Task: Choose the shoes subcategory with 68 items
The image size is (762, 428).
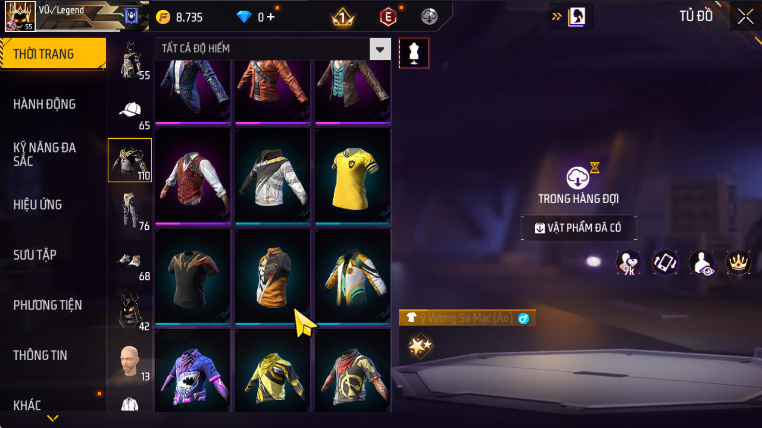Action: (x=129, y=262)
